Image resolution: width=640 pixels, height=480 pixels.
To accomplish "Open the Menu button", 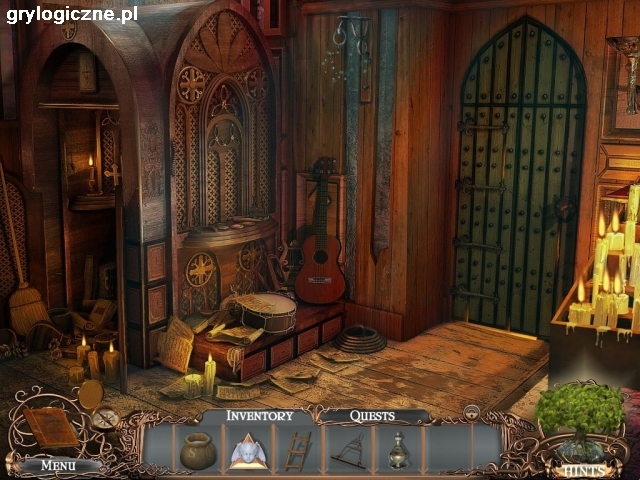I will coord(58,464).
